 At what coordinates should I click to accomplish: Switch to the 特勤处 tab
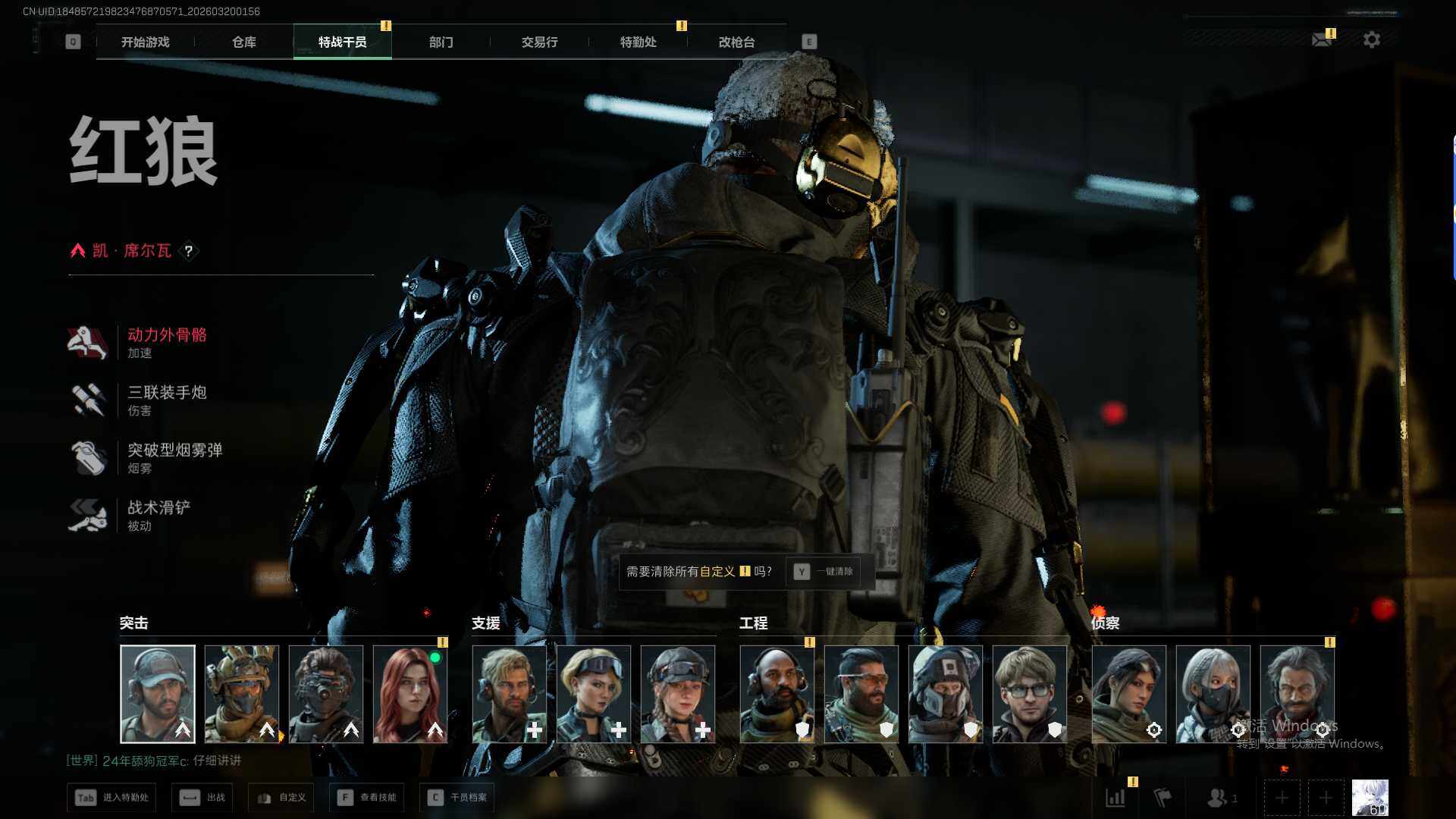pos(638,42)
